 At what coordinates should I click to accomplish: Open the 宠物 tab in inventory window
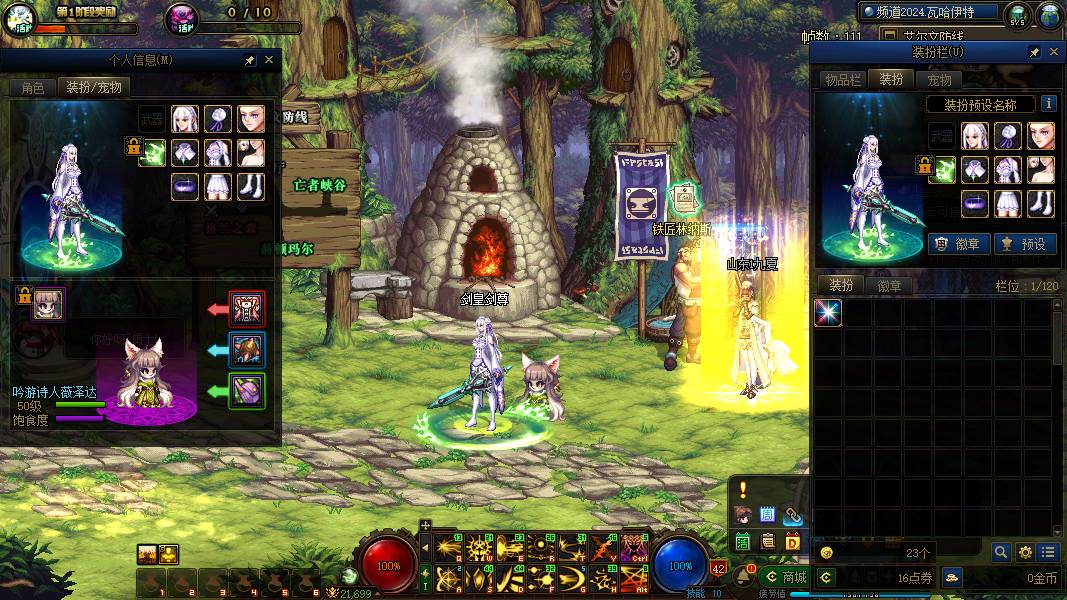pos(939,80)
